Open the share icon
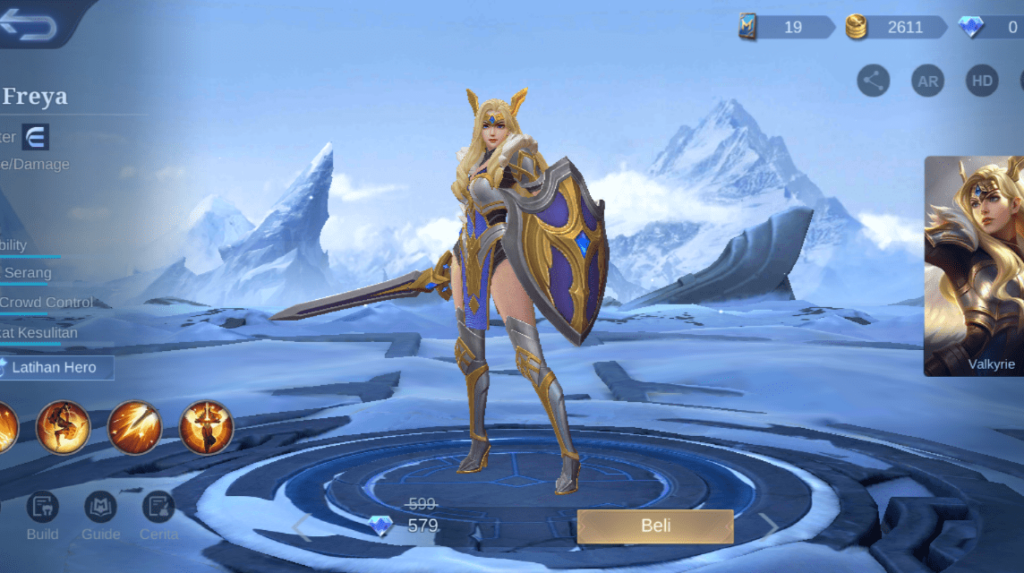 pyautogui.click(x=873, y=81)
